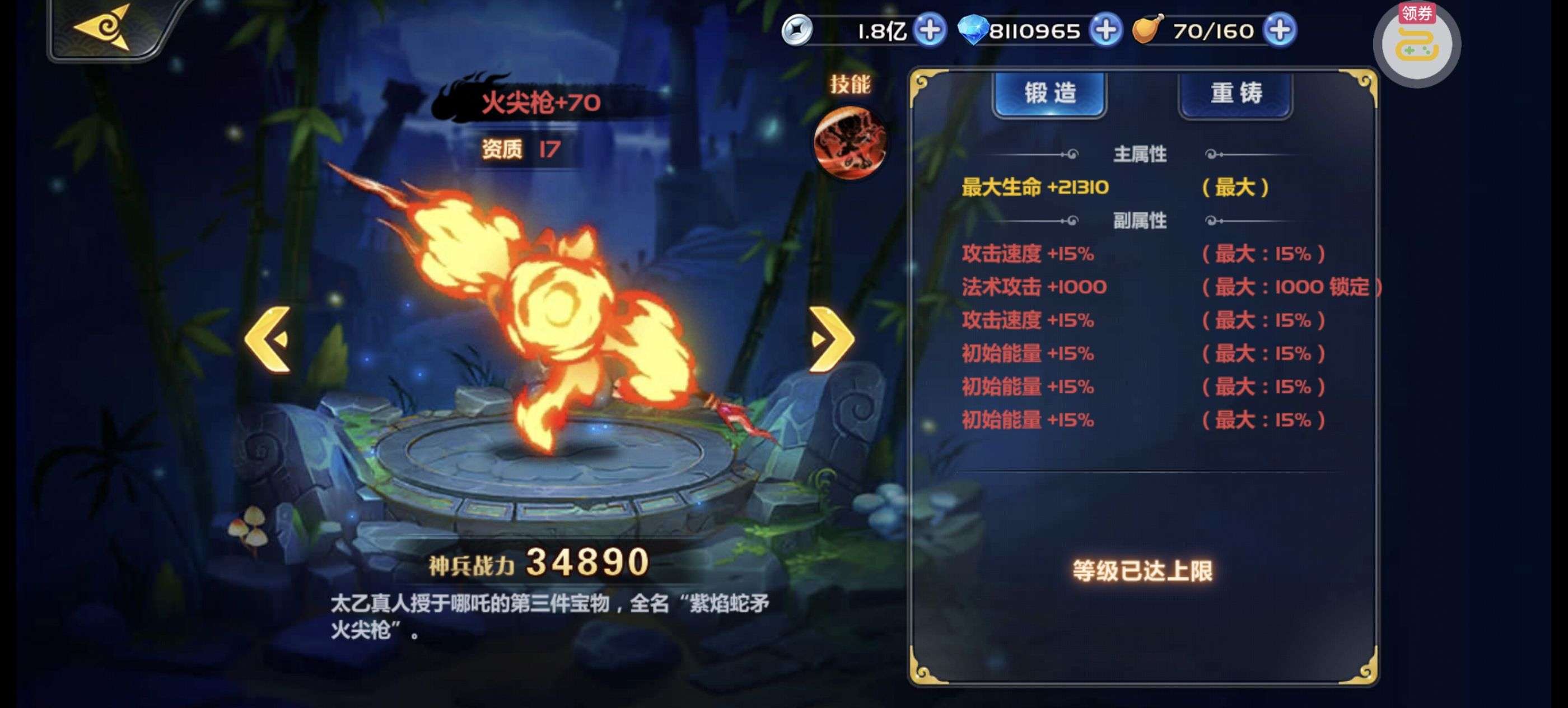Go back using the gold arrow button
Image resolution: width=1568 pixels, height=708 pixels.
tap(104, 27)
